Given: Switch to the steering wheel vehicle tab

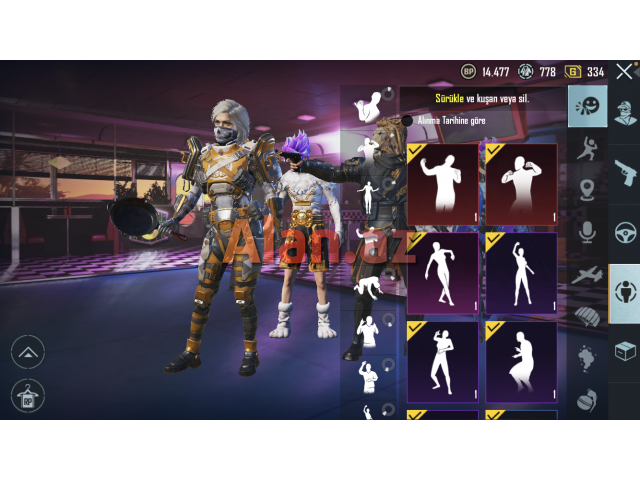Looking at the screenshot, I should pos(624,232).
